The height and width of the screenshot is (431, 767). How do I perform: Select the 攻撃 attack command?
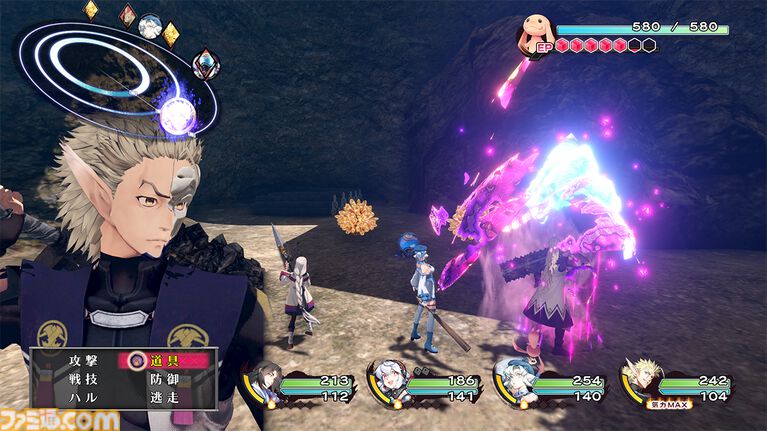(77, 359)
